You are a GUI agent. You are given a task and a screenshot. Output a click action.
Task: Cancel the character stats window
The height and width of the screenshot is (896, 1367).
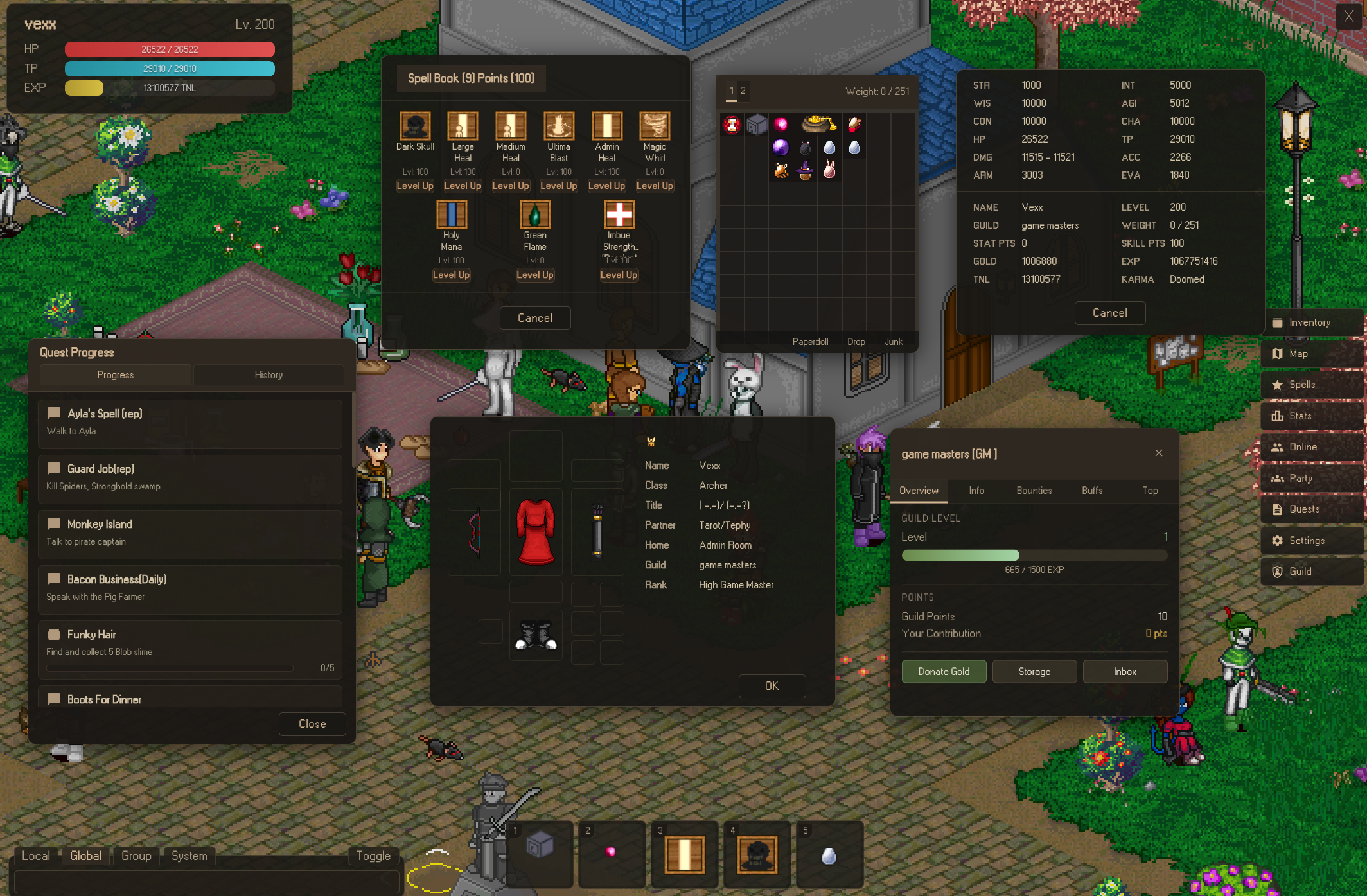(1109, 313)
